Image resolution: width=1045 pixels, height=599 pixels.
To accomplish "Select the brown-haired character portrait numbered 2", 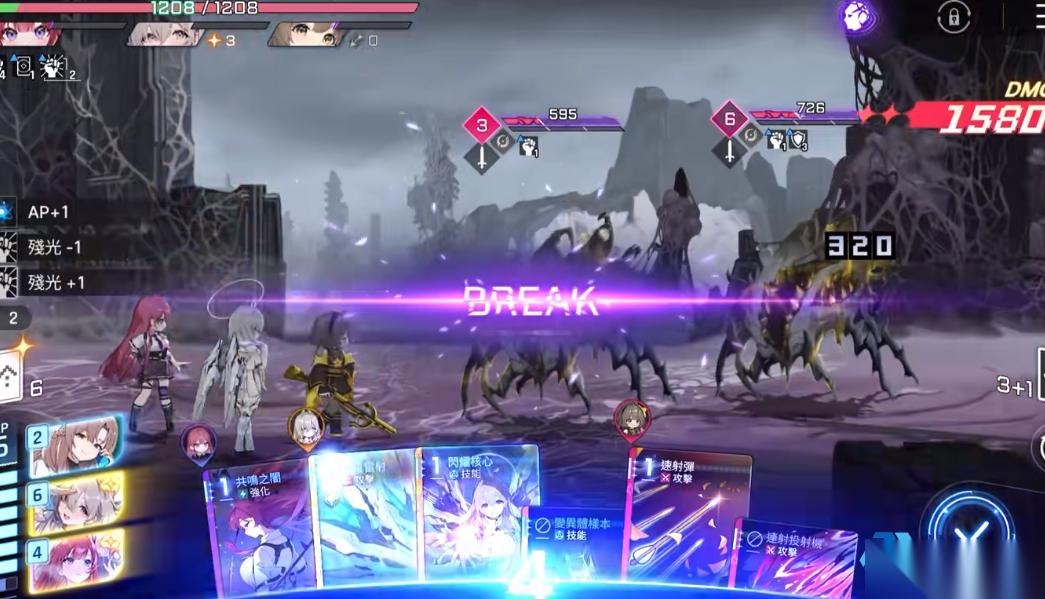I will point(73,444).
